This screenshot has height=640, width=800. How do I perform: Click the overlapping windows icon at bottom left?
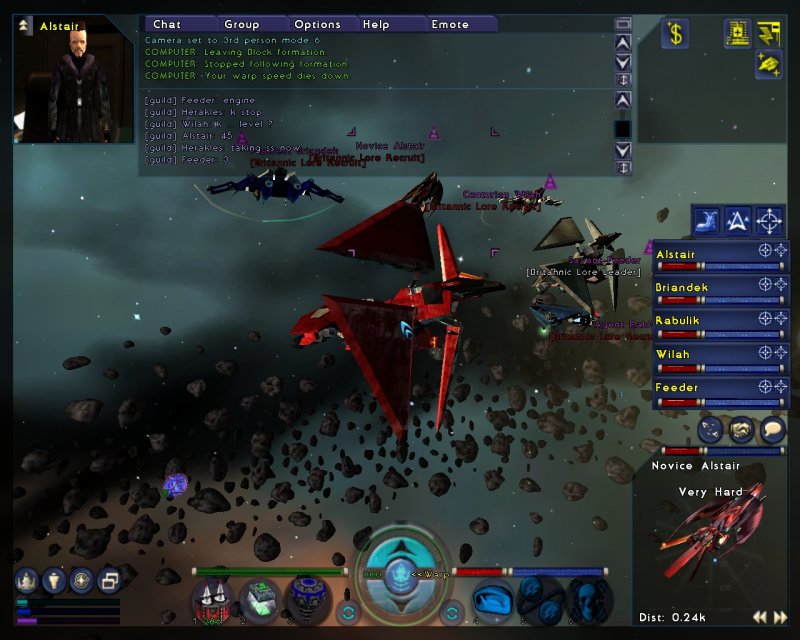tap(109, 580)
